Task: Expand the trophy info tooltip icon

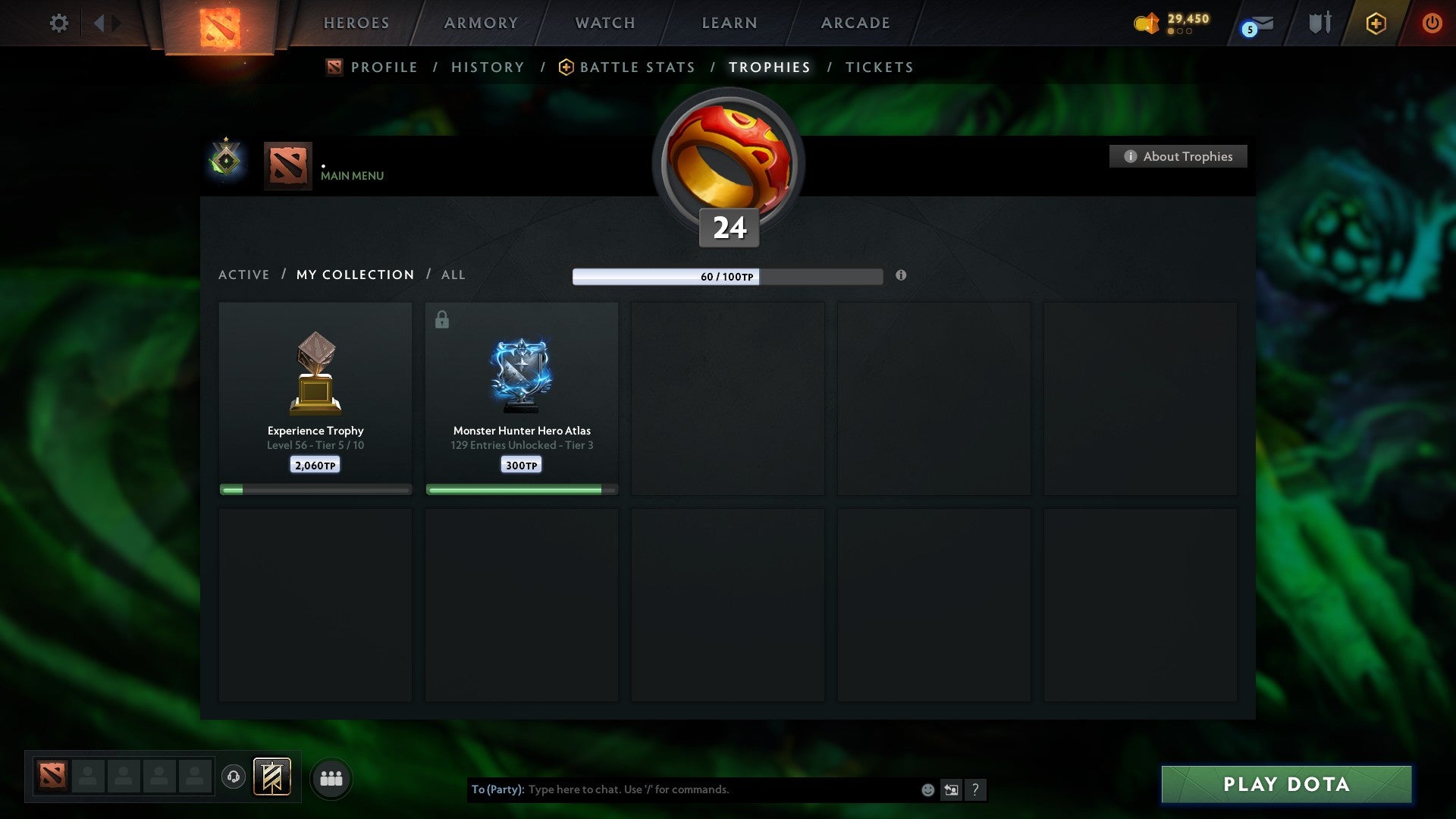Action: click(901, 277)
